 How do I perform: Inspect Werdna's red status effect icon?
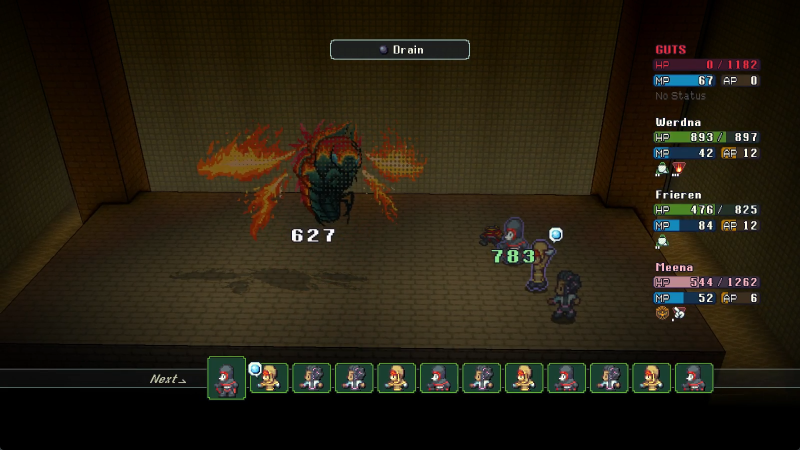click(679, 168)
